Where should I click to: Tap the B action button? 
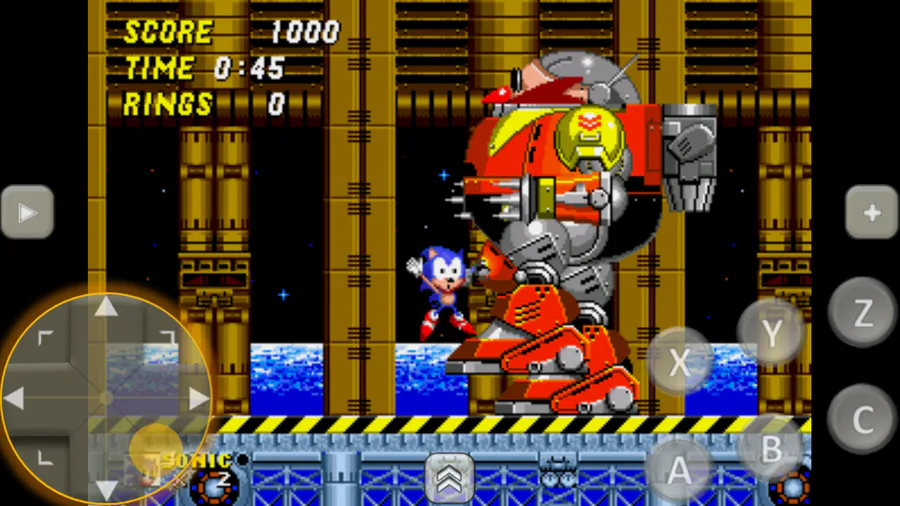coord(770,449)
